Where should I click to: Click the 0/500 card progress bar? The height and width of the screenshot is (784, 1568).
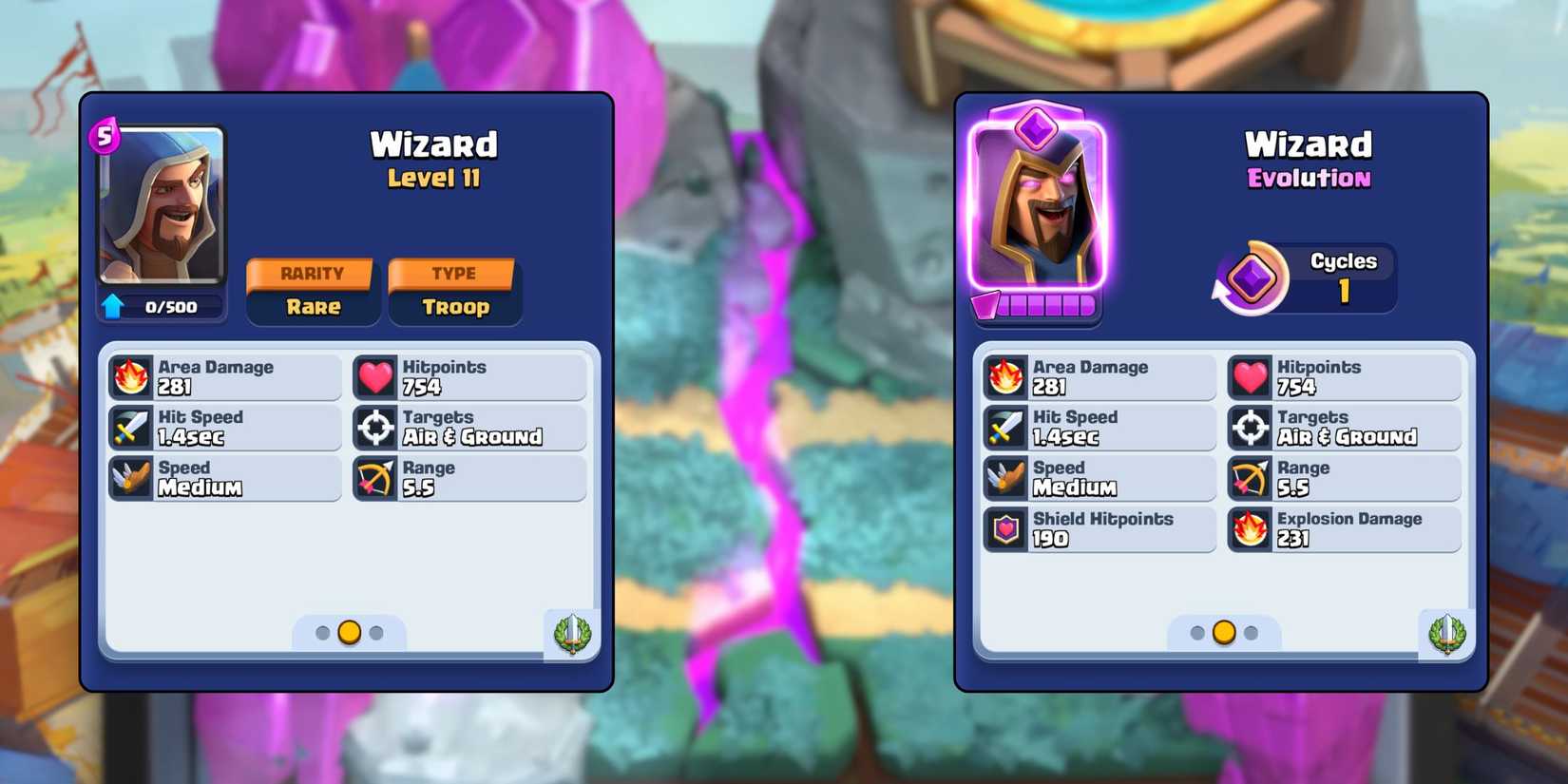(173, 306)
